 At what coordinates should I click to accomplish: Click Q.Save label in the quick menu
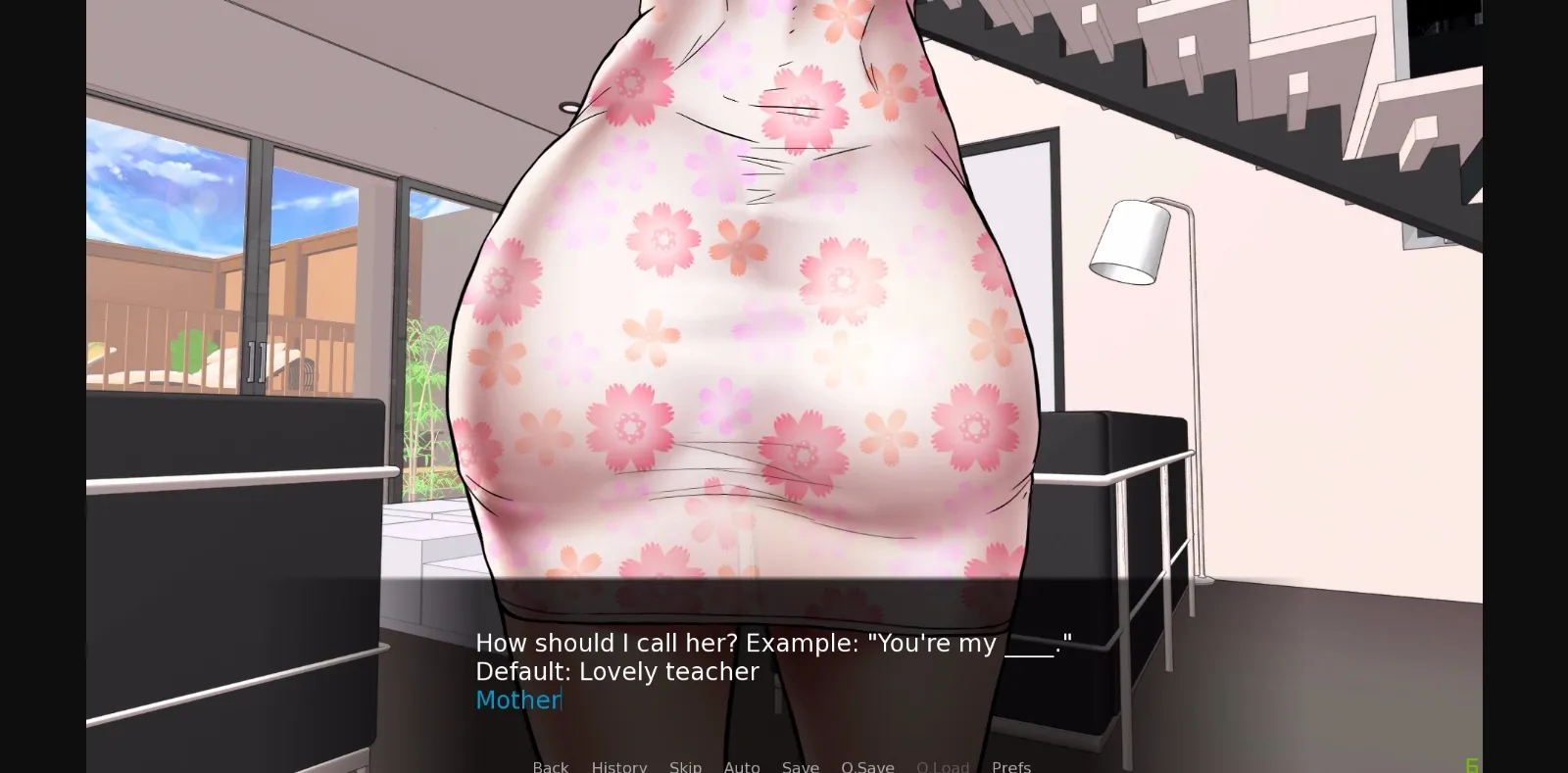[x=868, y=767]
